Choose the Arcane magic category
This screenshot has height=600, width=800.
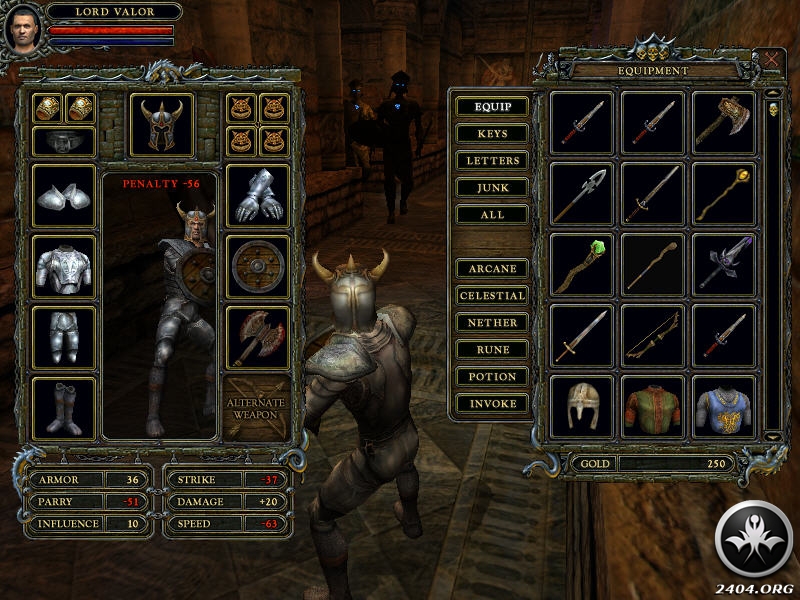[x=492, y=269]
